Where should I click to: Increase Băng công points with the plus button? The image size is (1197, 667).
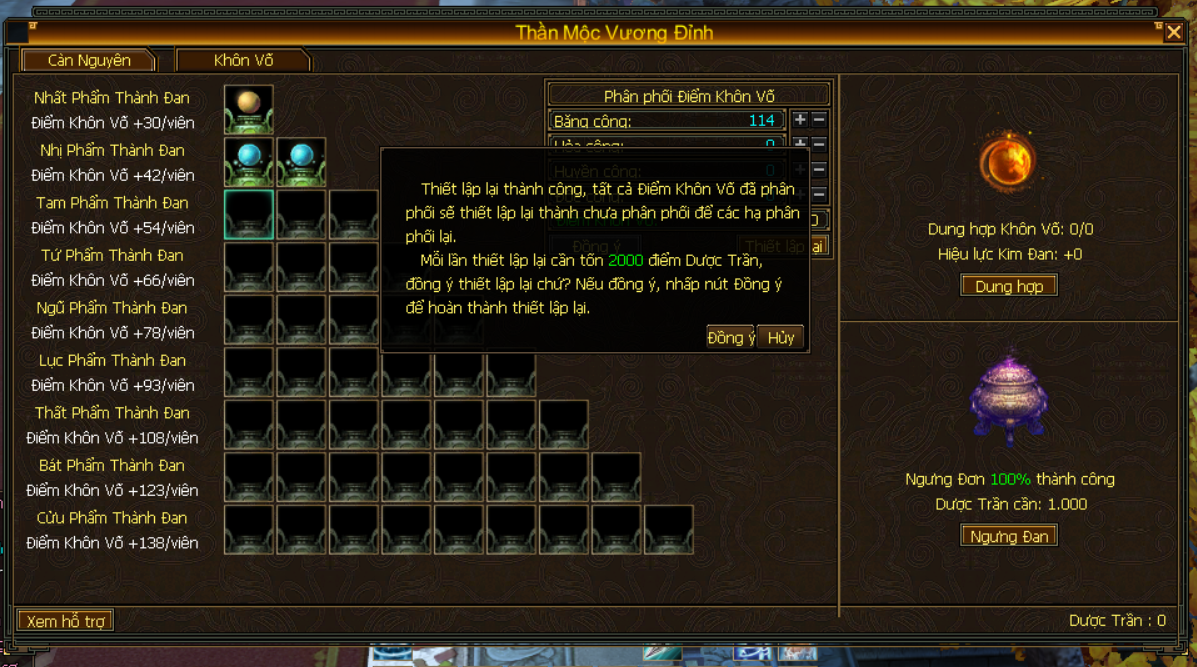point(800,120)
